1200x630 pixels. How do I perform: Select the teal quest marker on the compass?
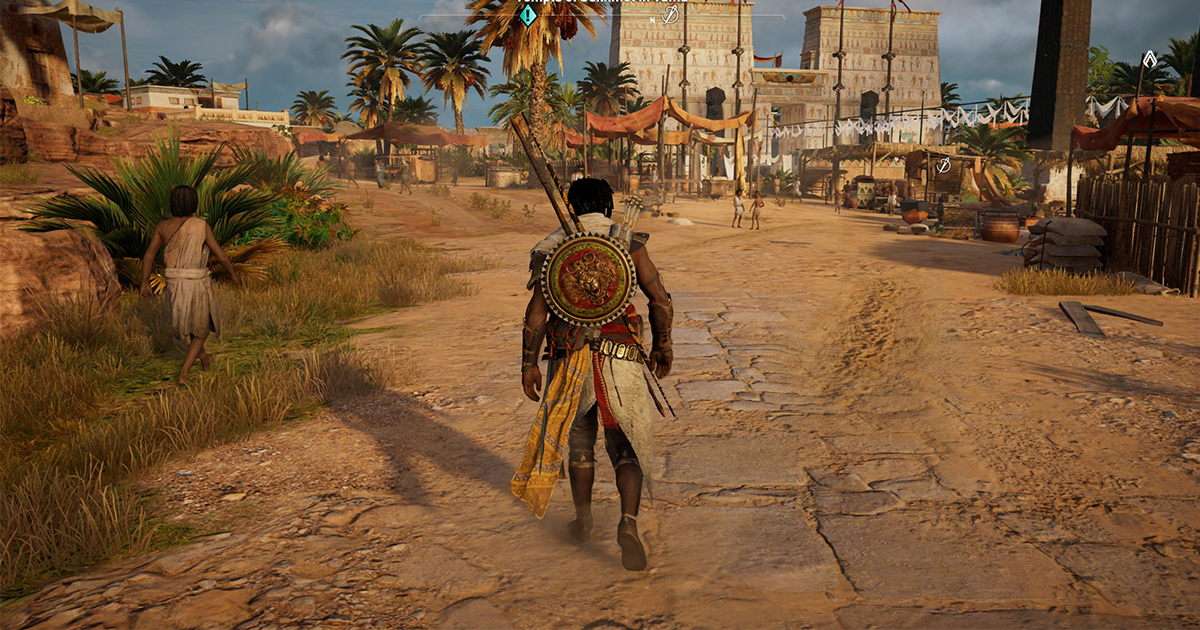(528, 15)
